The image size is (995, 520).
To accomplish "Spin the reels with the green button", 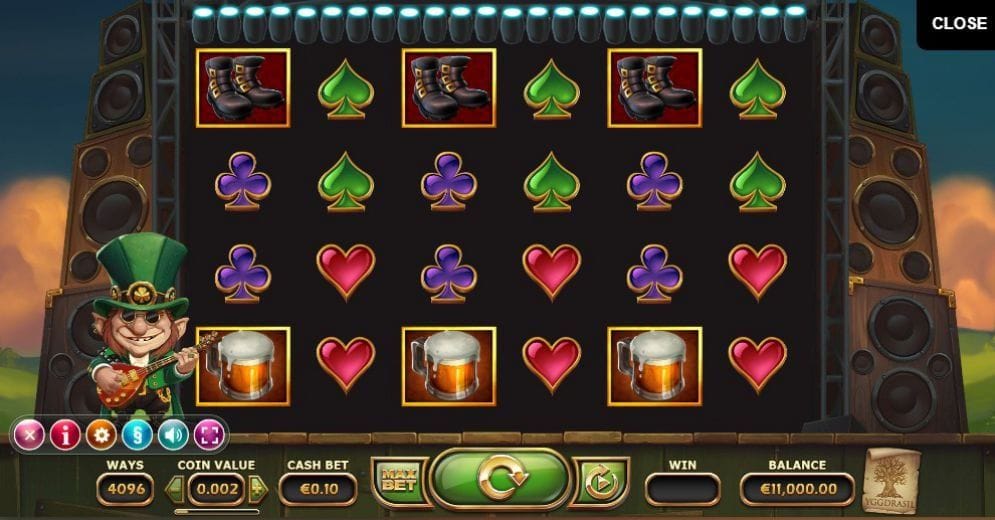I will coord(499,479).
